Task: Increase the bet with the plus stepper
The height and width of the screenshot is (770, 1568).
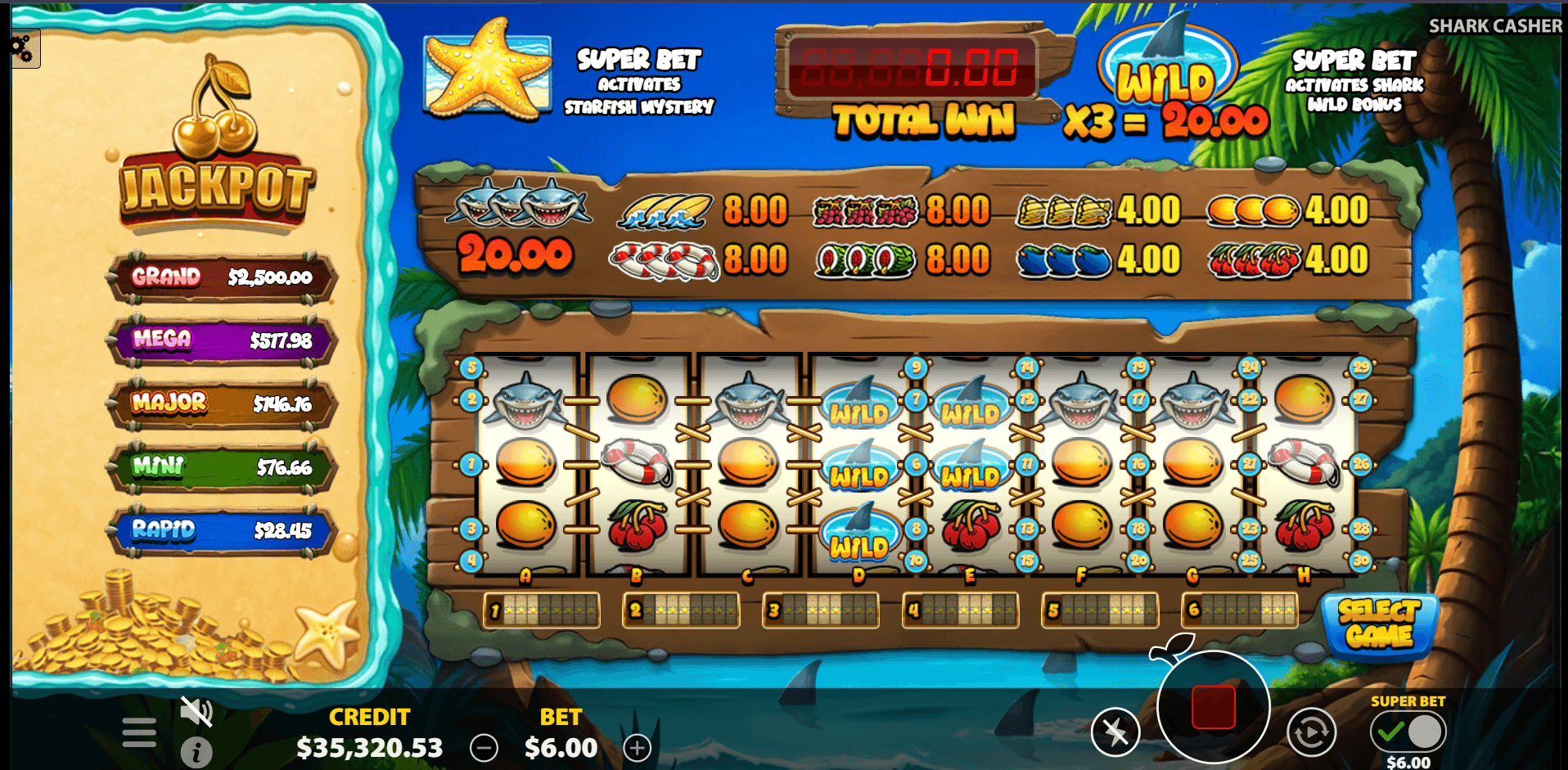Action: click(x=637, y=747)
